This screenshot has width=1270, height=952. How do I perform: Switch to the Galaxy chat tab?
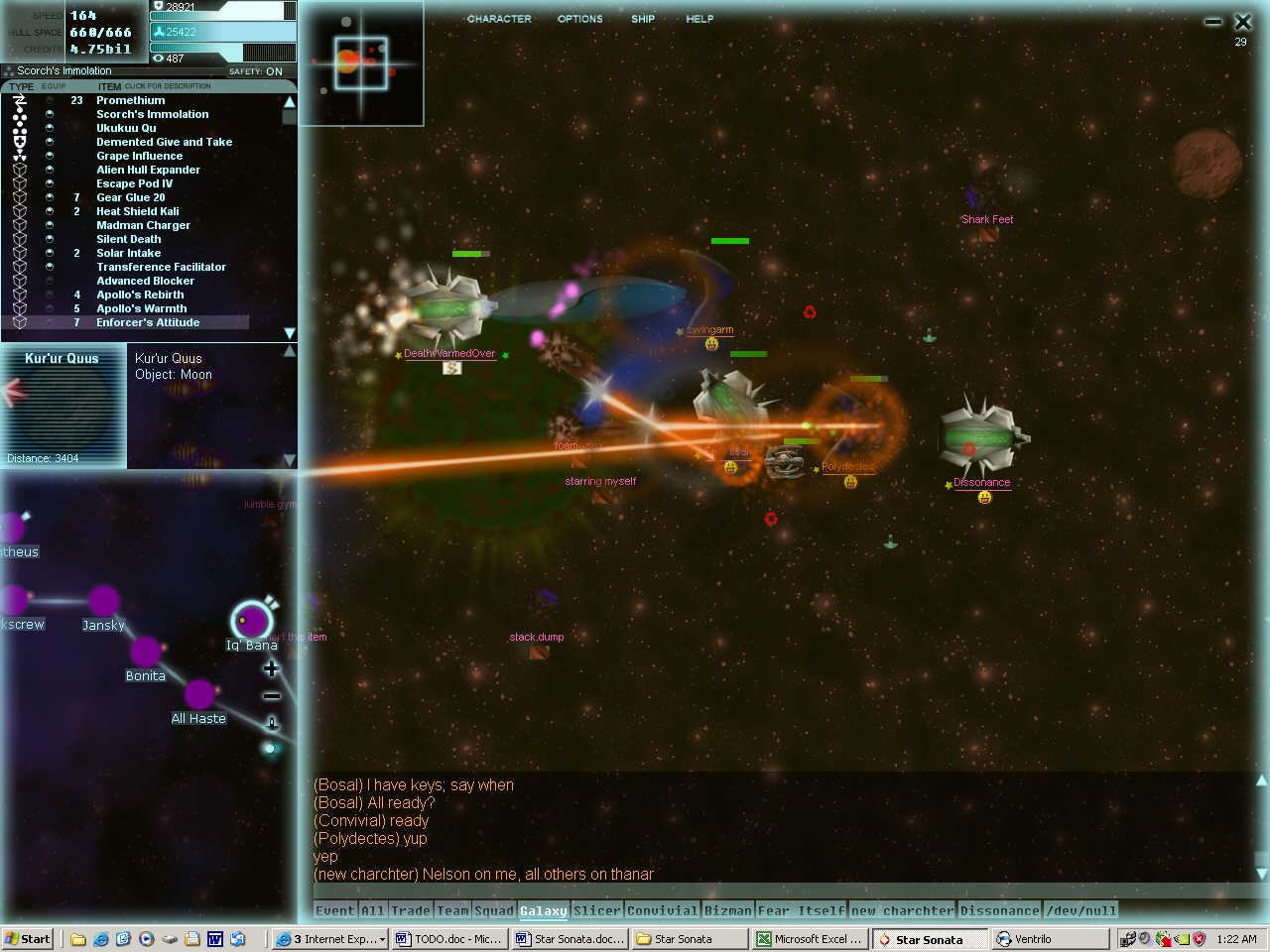click(x=543, y=910)
